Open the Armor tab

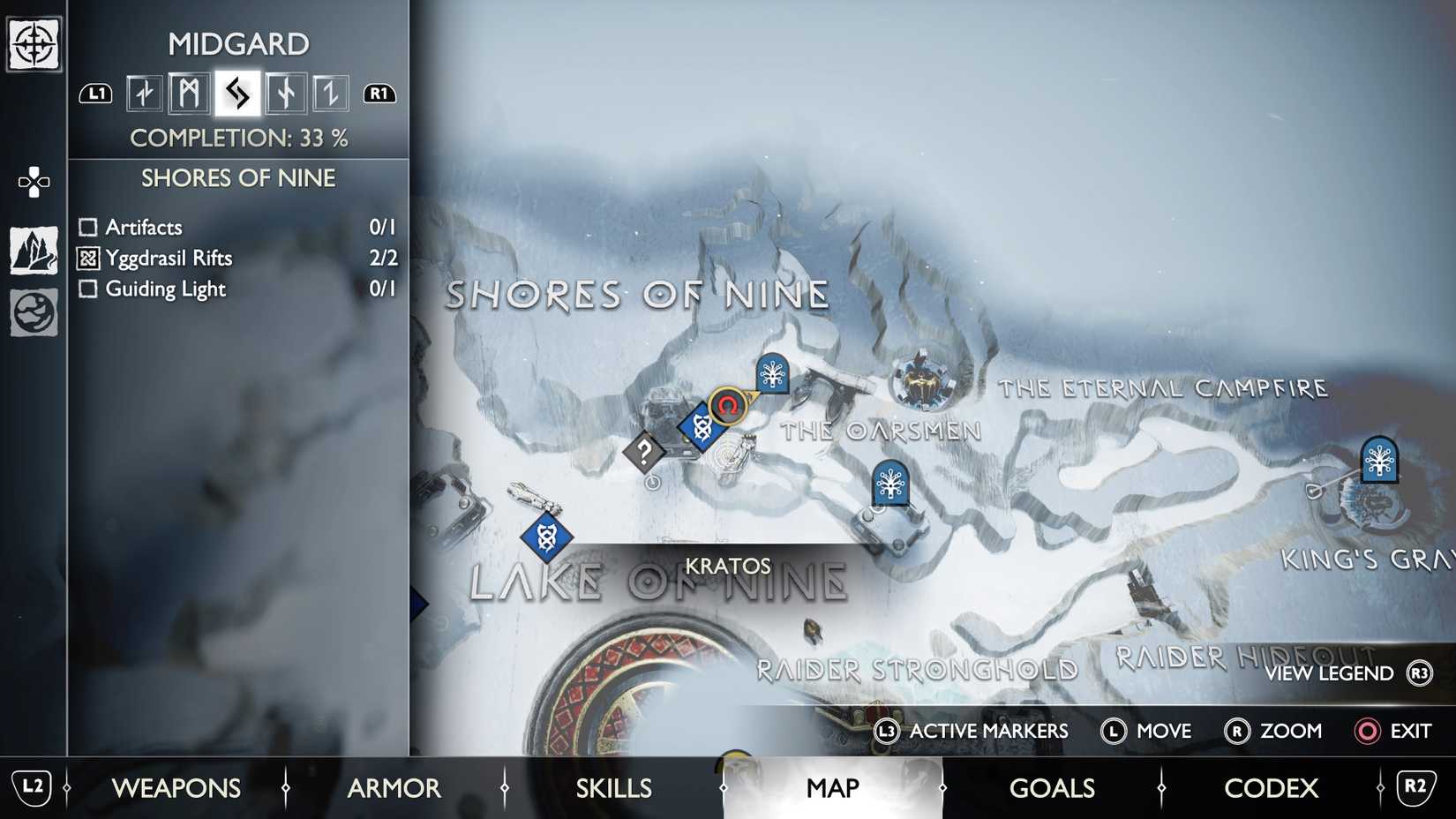394,787
